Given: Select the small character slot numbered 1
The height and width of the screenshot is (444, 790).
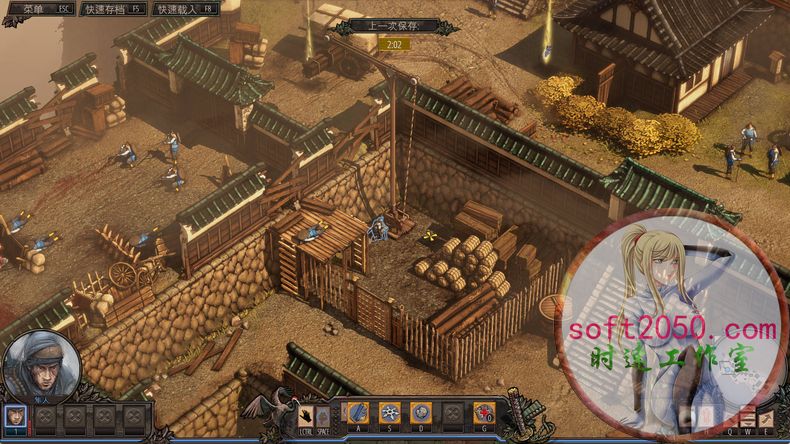Looking at the screenshot, I should click(x=17, y=414).
